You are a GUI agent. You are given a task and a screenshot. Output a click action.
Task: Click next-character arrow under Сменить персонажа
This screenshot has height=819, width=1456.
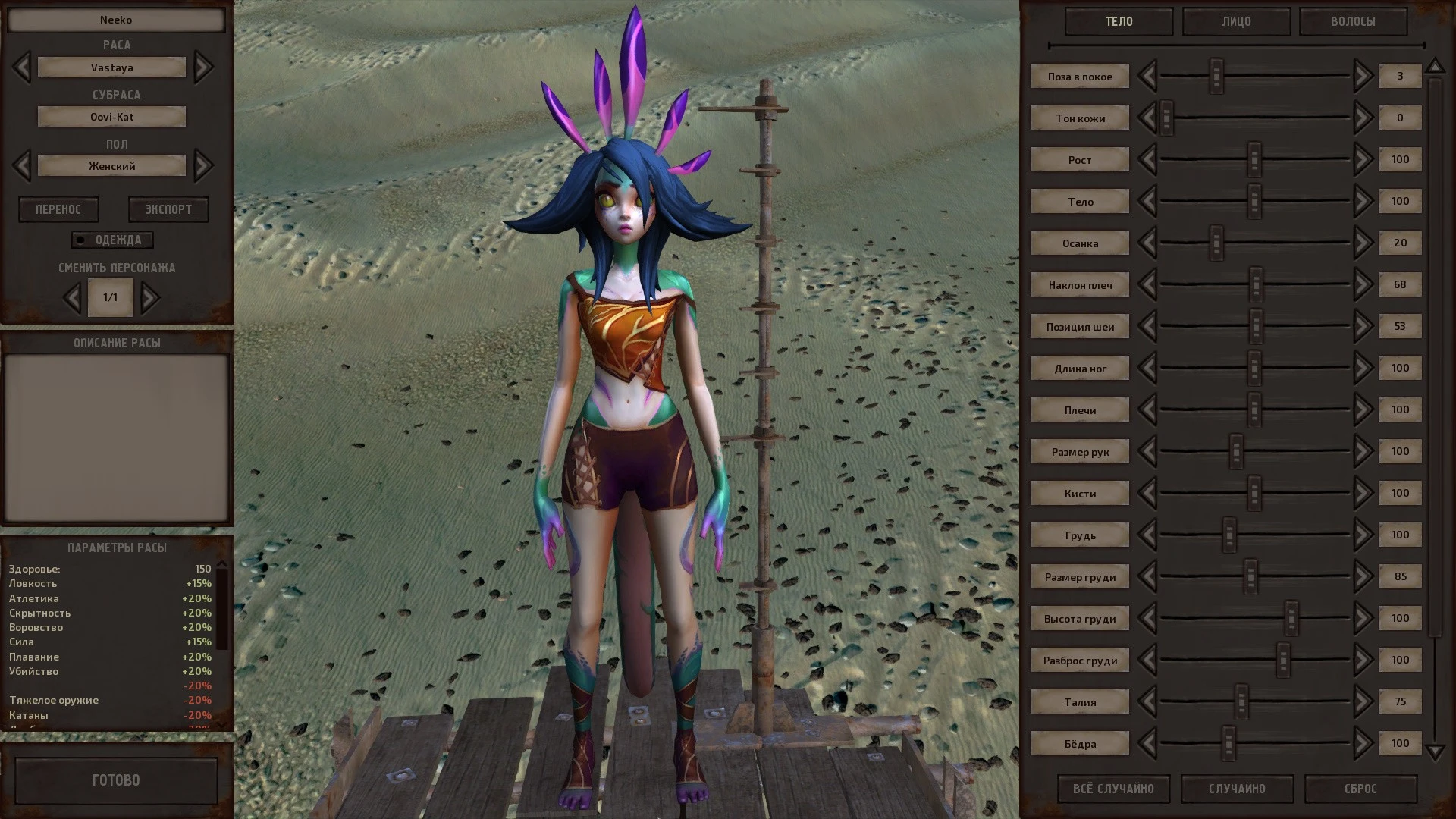click(x=149, y=297)
